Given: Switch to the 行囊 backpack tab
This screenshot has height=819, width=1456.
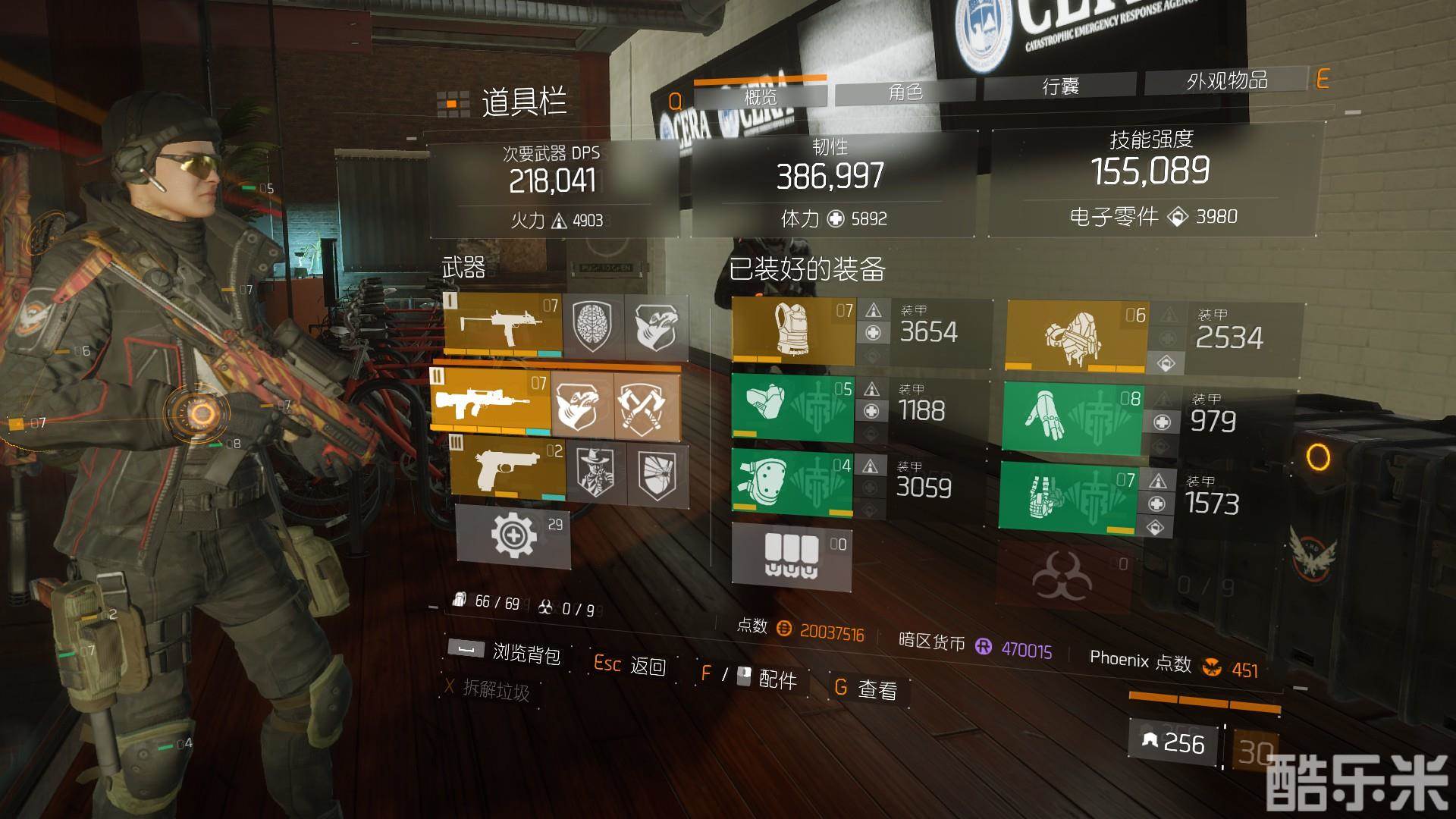Looking at the screenshot, I should [1059, 86].
